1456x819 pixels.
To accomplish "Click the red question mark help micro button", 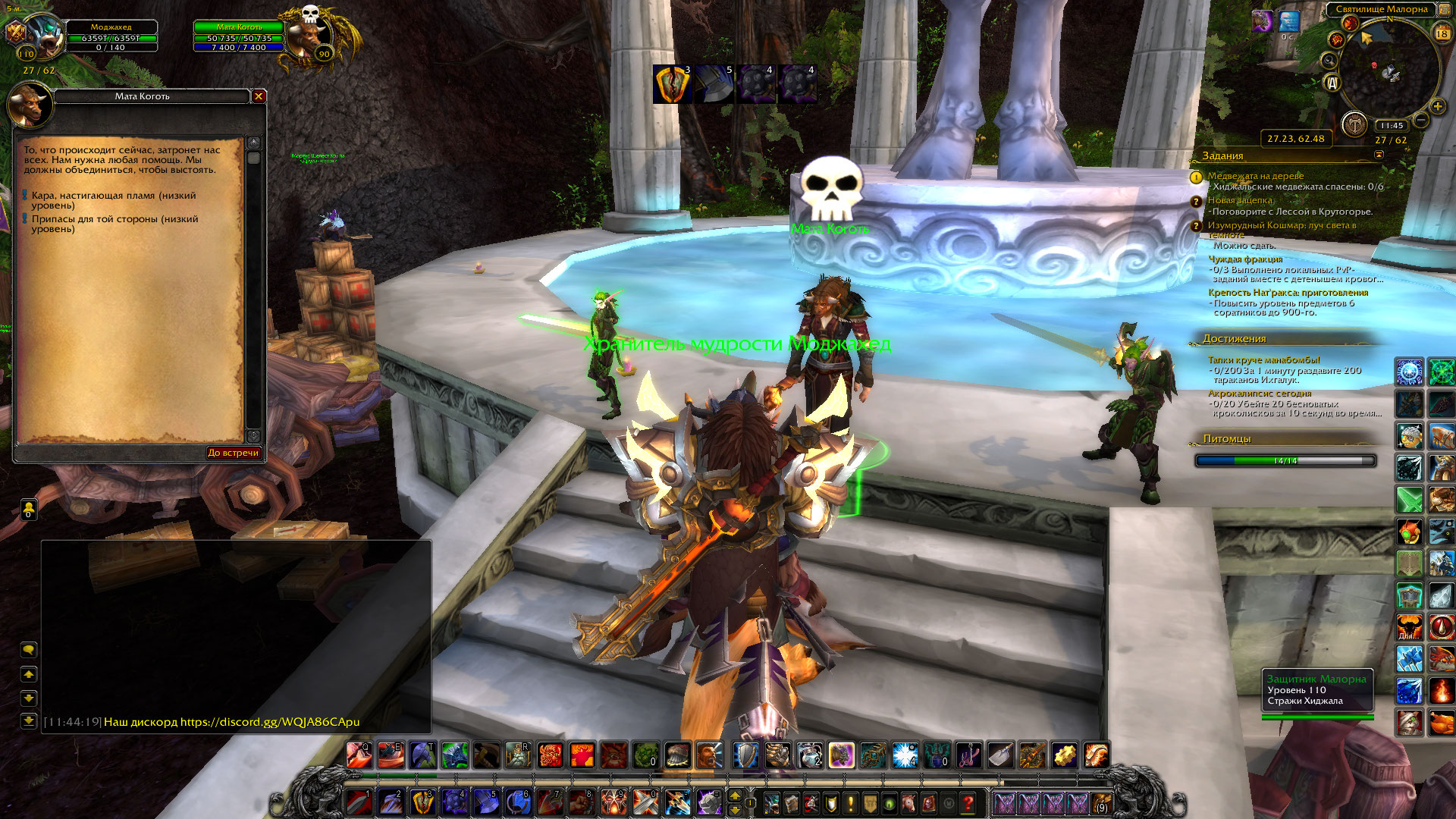I will (968, 803).
